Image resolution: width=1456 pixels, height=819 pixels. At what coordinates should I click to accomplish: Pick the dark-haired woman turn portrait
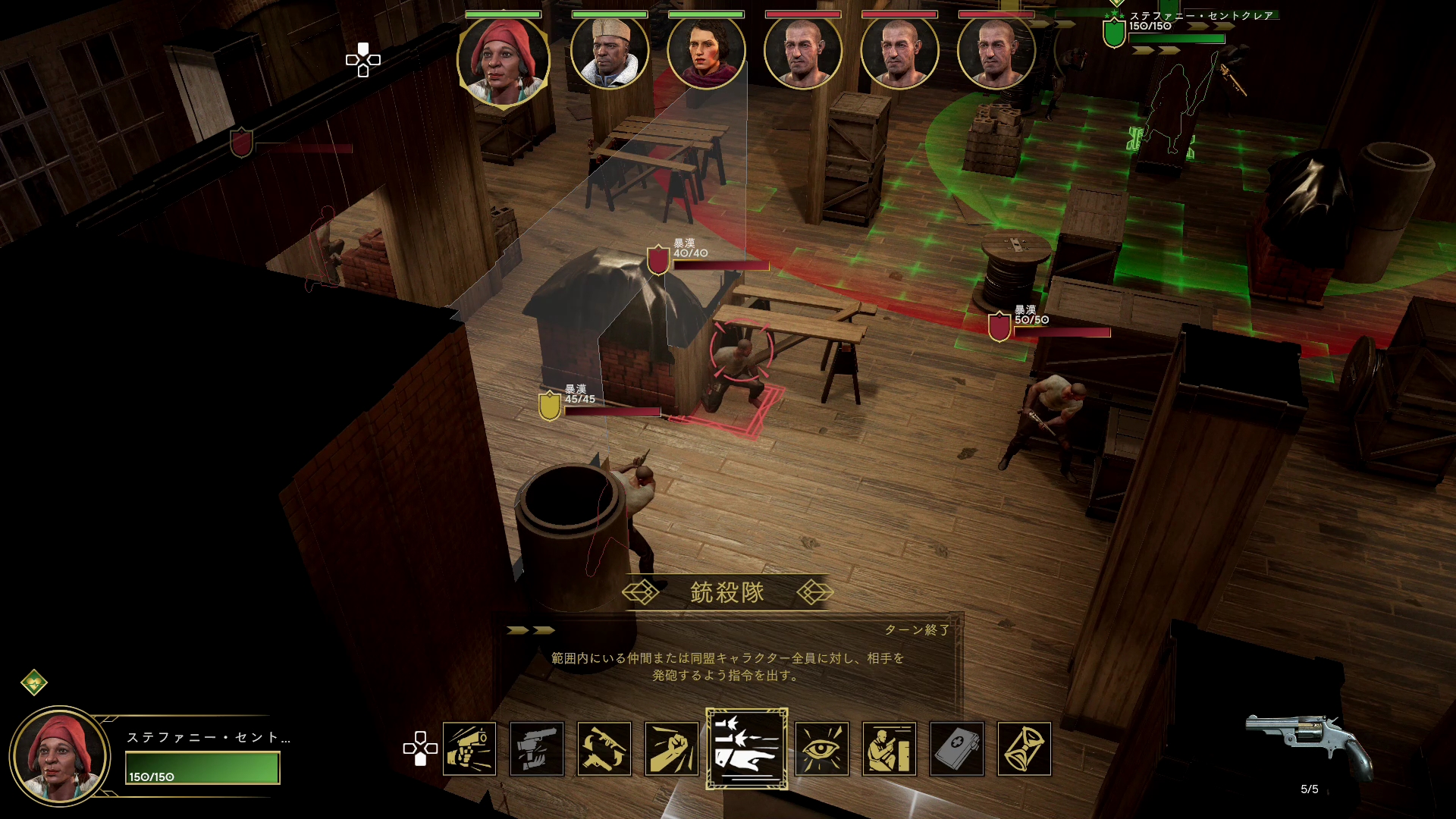pos(706,53)
